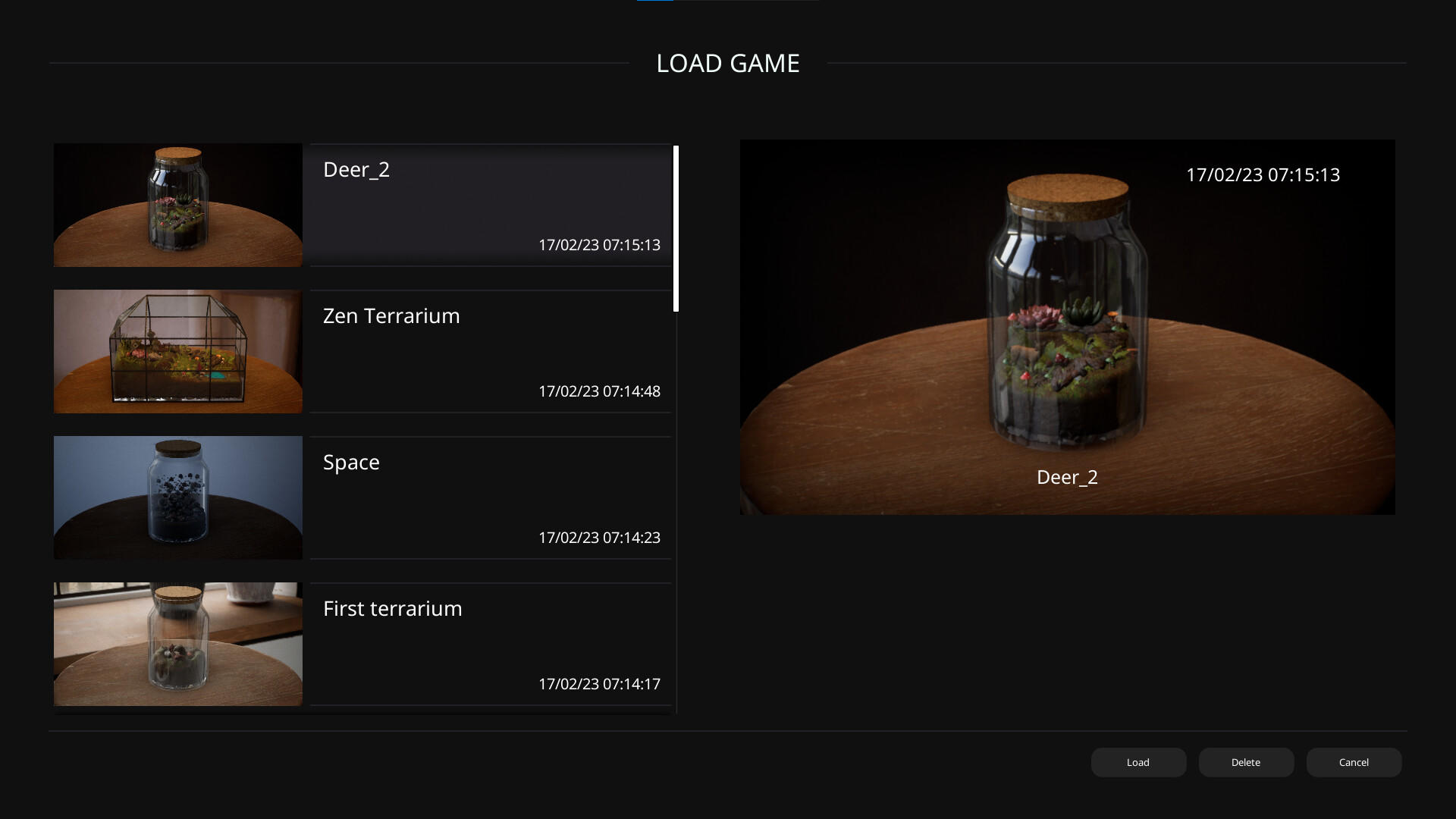Click the Load button
1456x819 pixels.
tap(1138, 762)
